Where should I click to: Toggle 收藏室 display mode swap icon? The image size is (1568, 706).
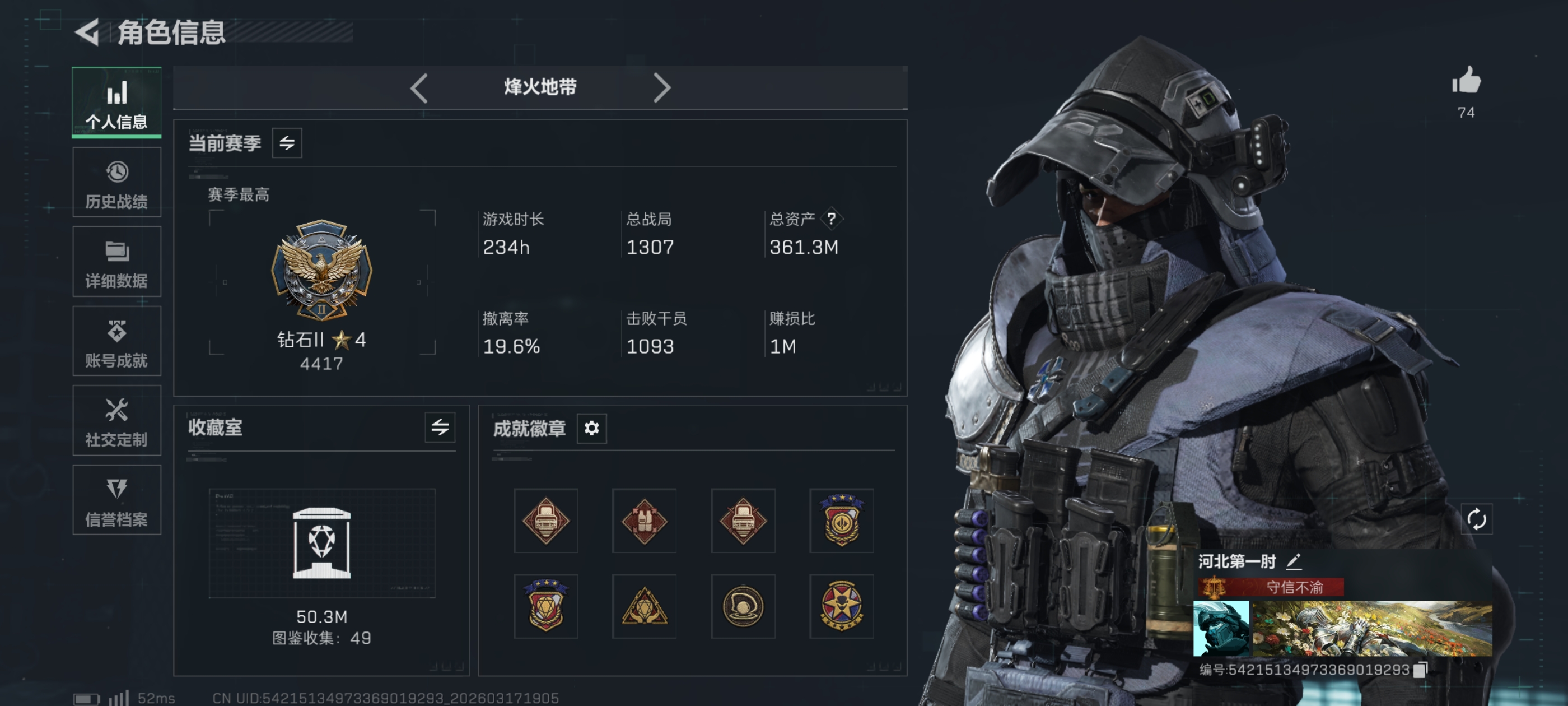(x=440, y=428)
